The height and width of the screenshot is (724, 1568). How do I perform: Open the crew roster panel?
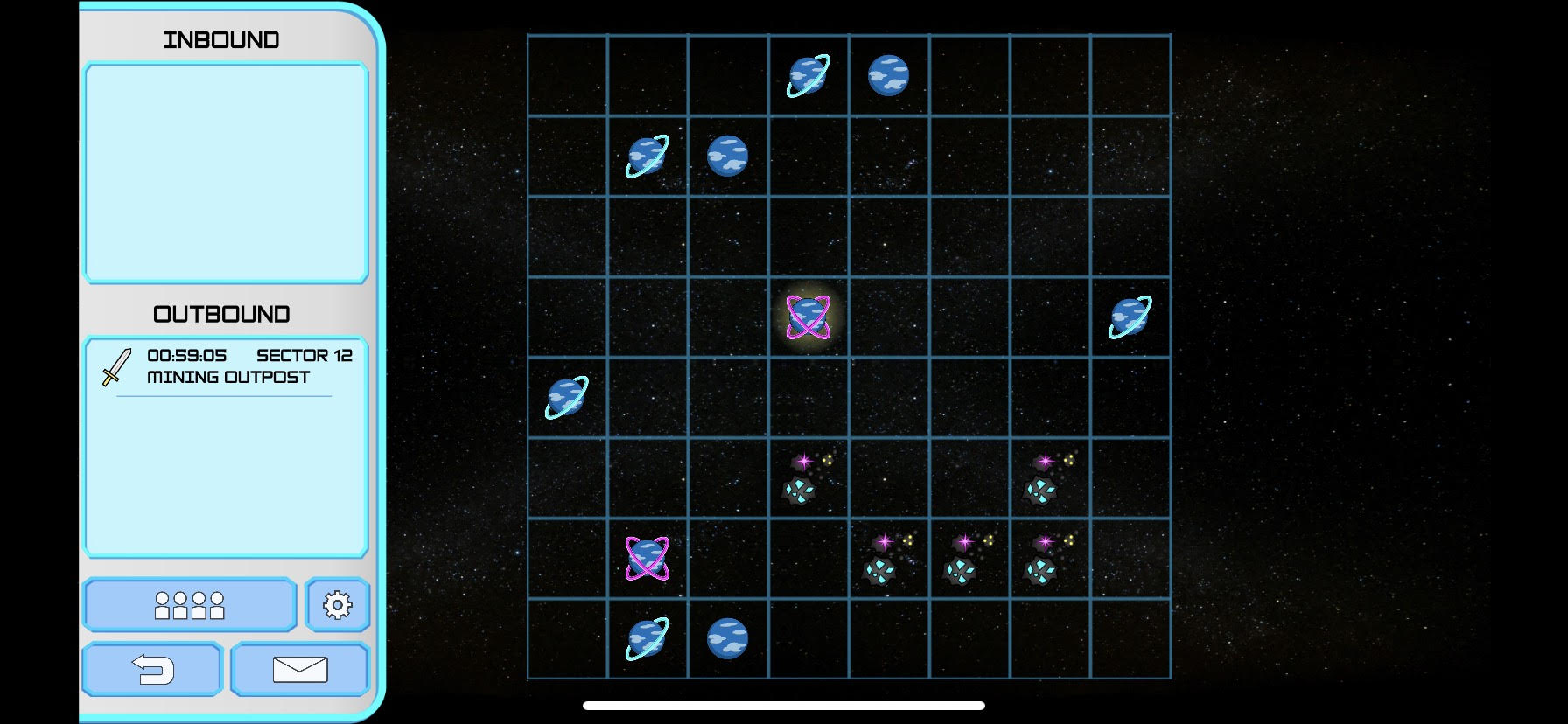(x=189, y=604)
